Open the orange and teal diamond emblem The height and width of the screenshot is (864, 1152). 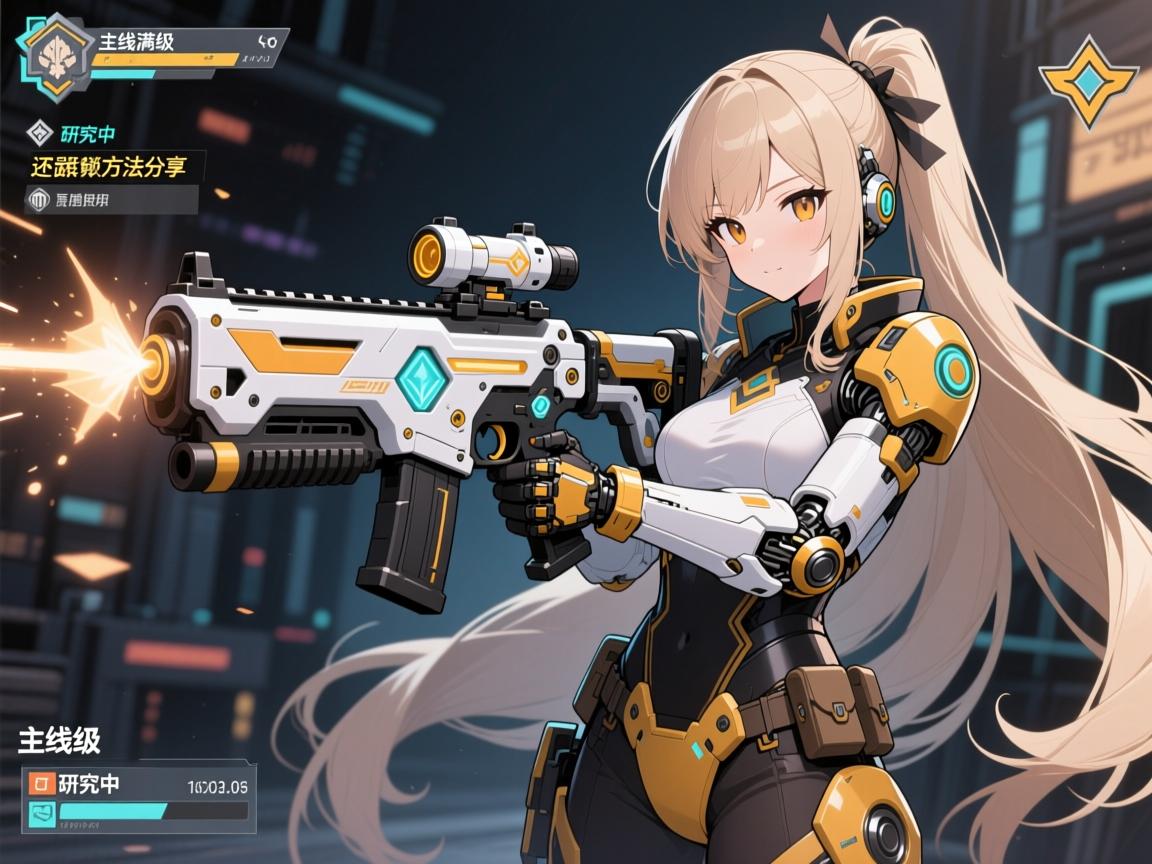tap(1088, 80)
